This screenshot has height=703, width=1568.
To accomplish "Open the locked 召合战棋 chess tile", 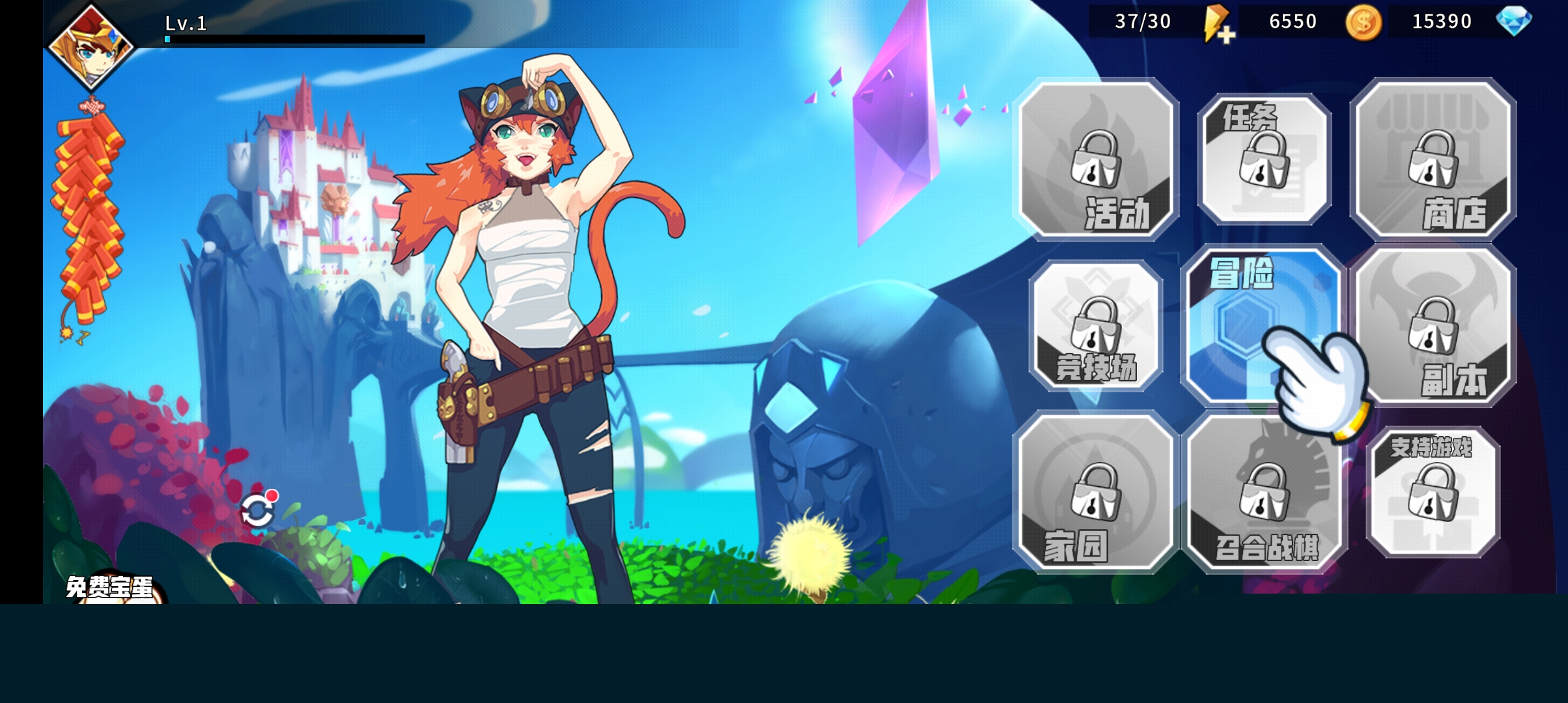I will (x=1264, y=492).
